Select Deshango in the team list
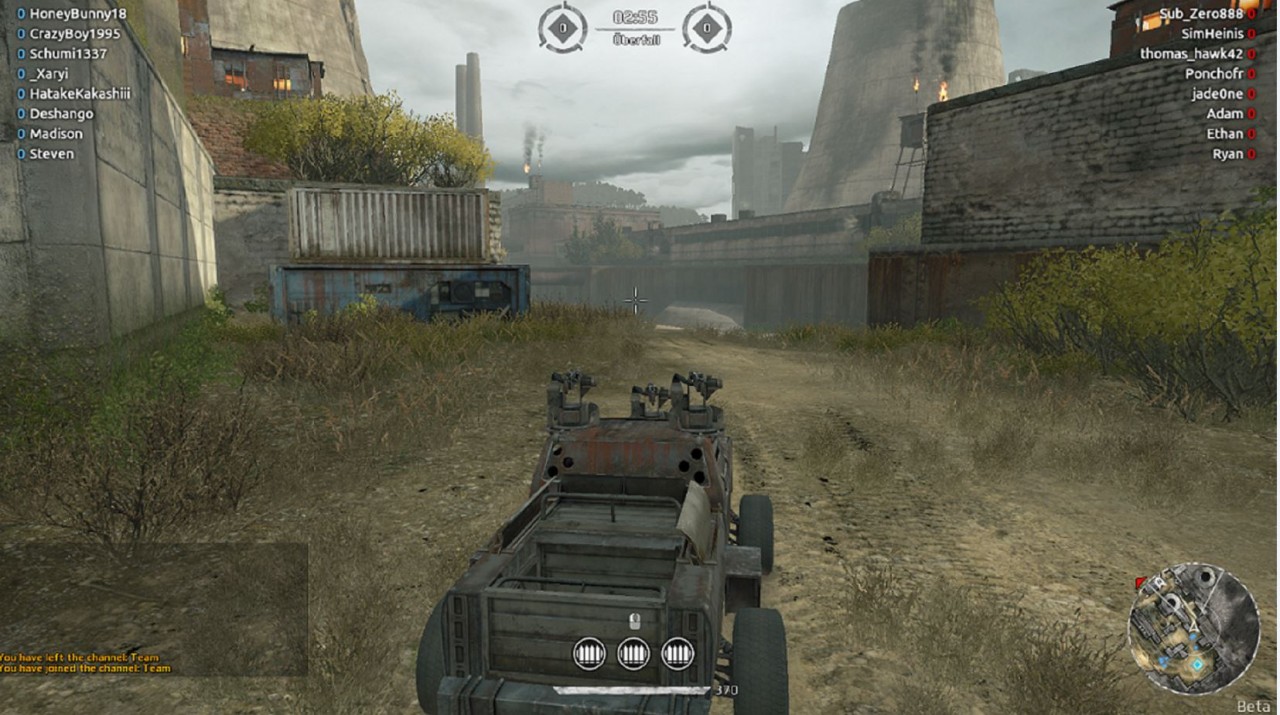Viewport: 1280px width, 715px height. 61,114
